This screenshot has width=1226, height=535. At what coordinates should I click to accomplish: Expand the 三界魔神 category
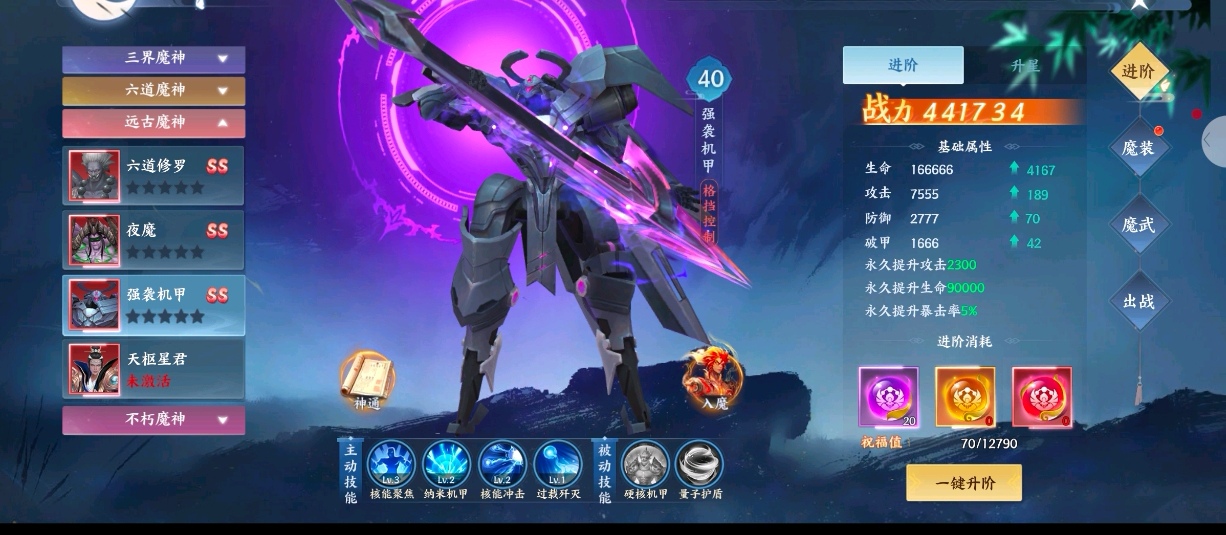click(x=154, y=59)
